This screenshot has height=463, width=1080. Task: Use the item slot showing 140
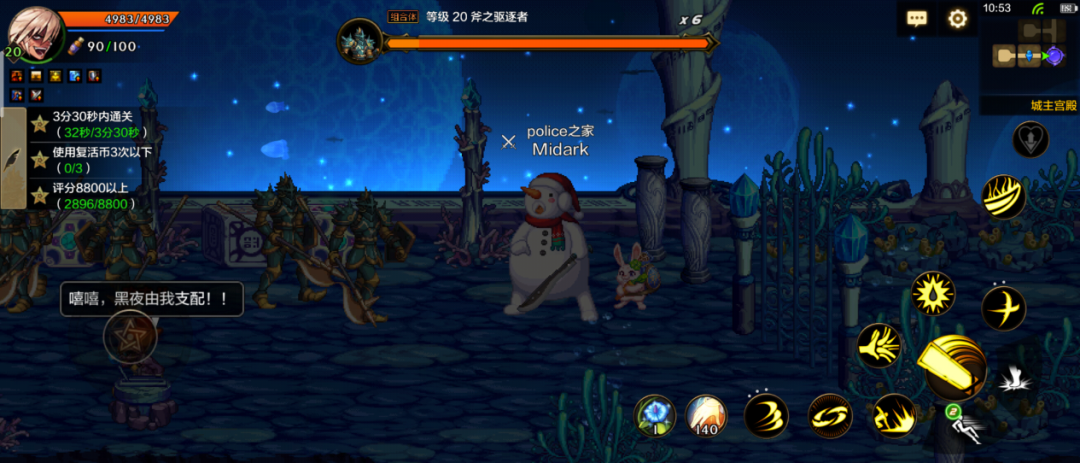click(x=707, y=415)
